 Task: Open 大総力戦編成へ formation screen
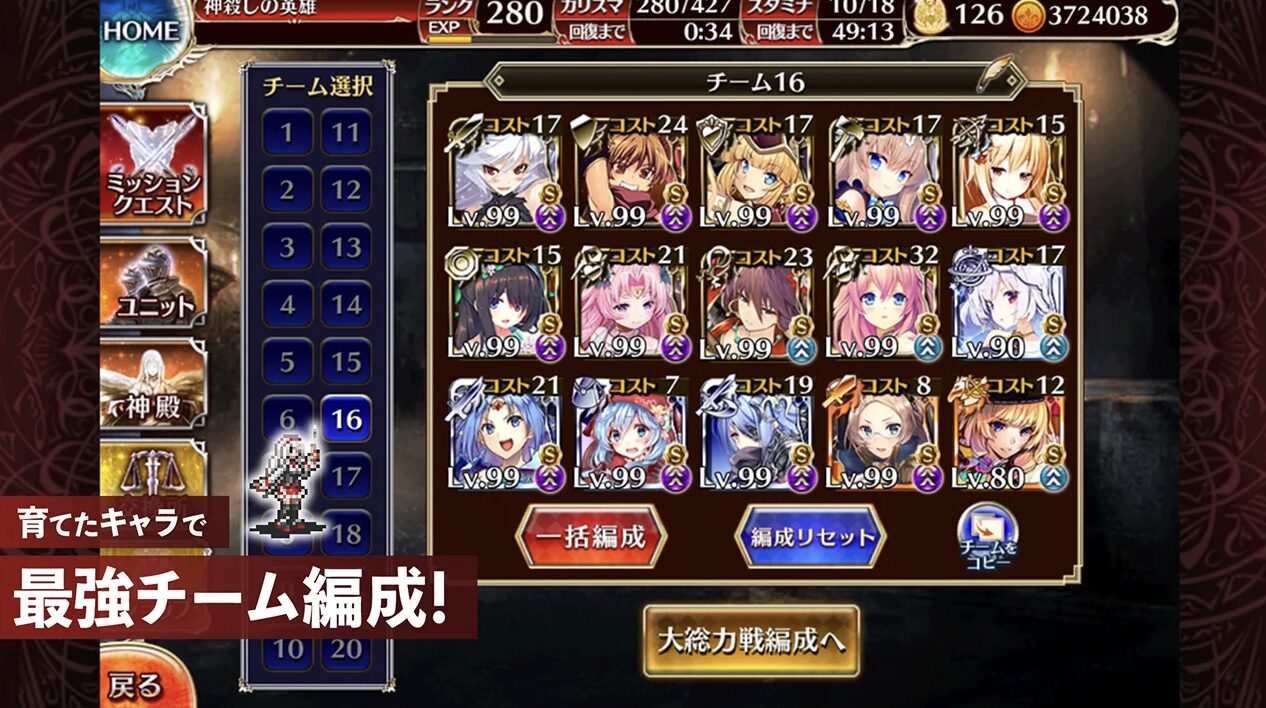coord(750,641)
